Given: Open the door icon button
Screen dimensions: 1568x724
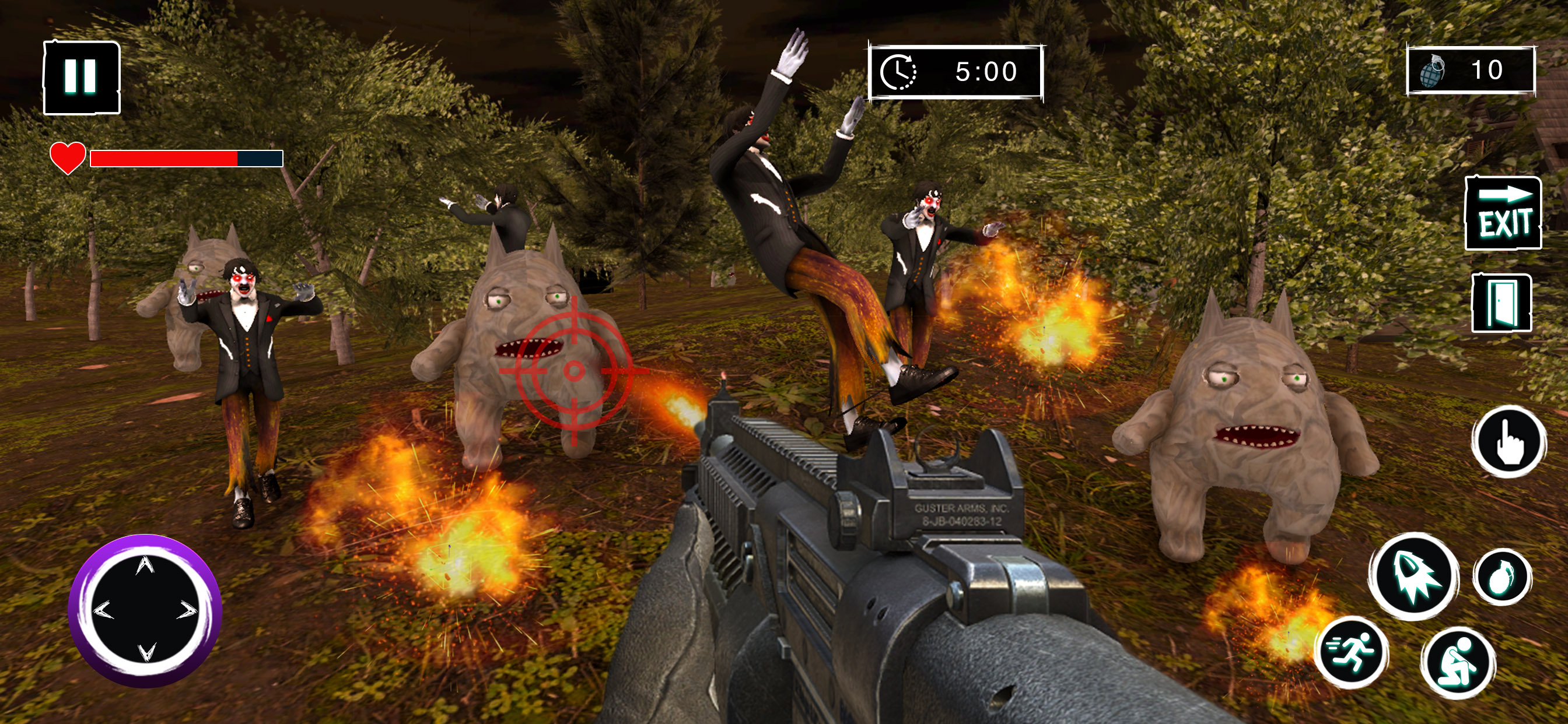Looking at the screenshot, I should coord(1501,303).
